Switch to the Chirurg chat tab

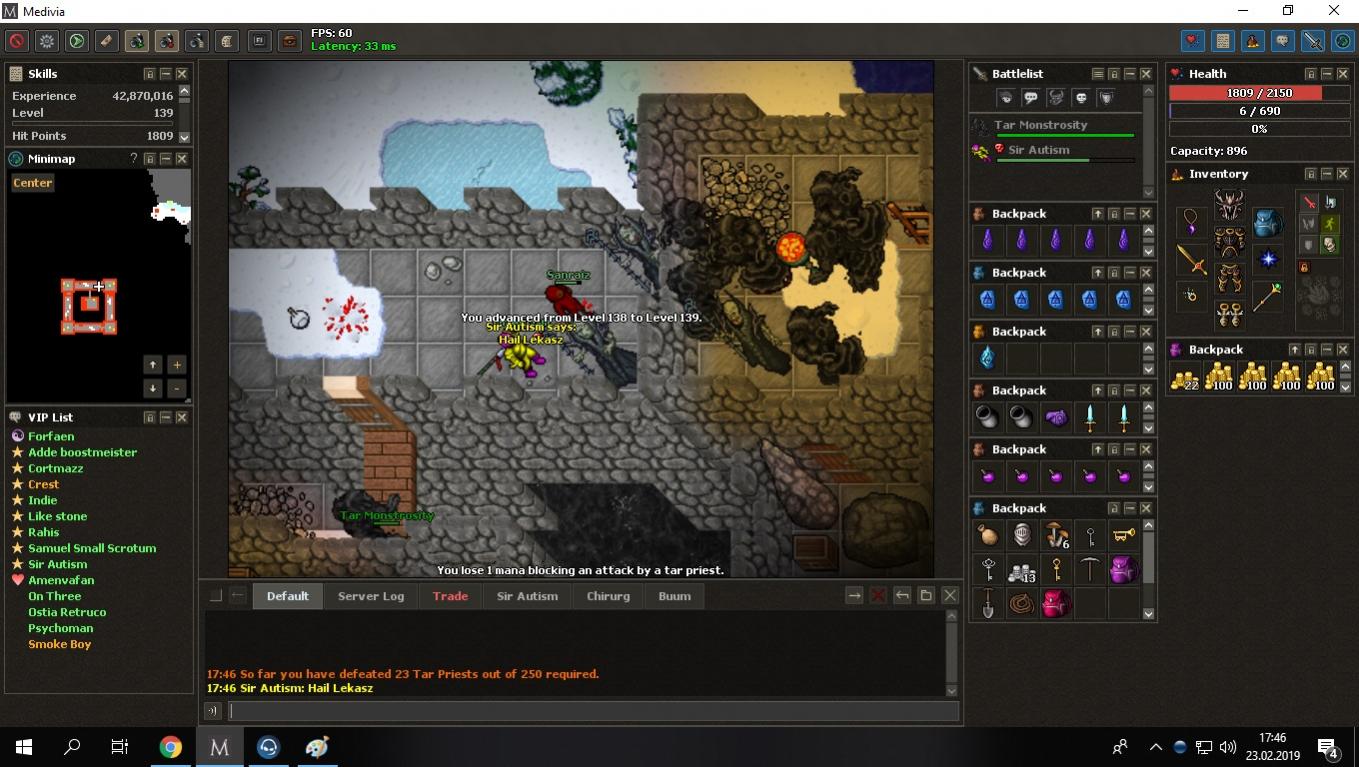(608, 596)
